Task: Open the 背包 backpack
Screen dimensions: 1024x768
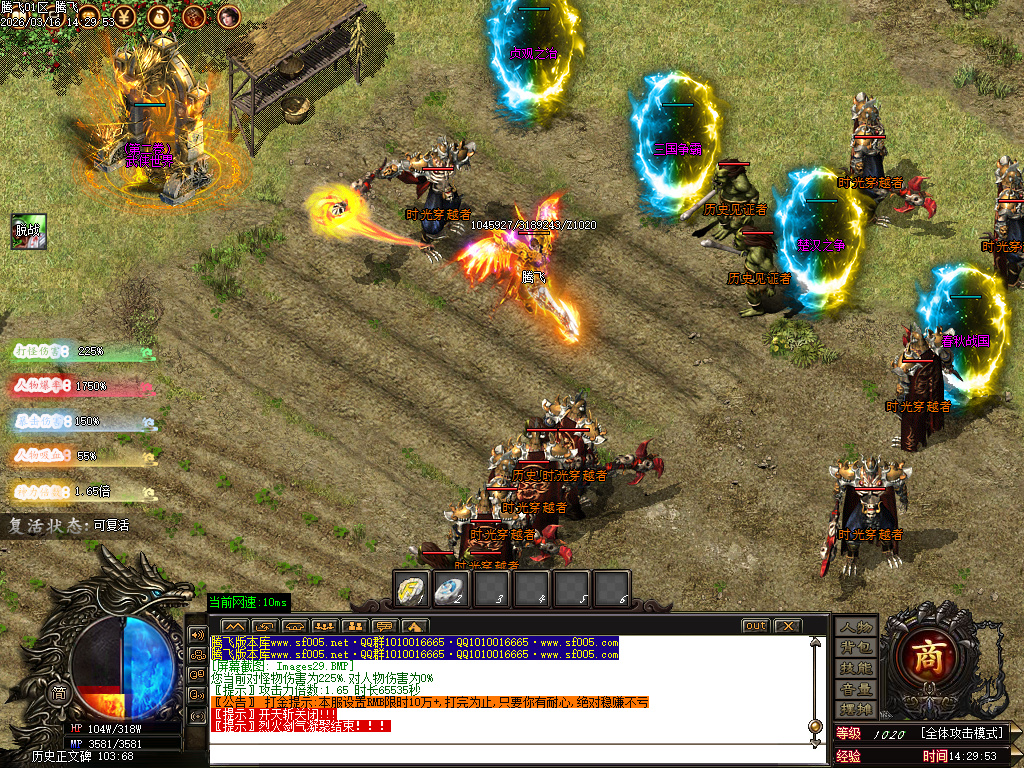Action: pyautogui.click(x=856, y=647)
